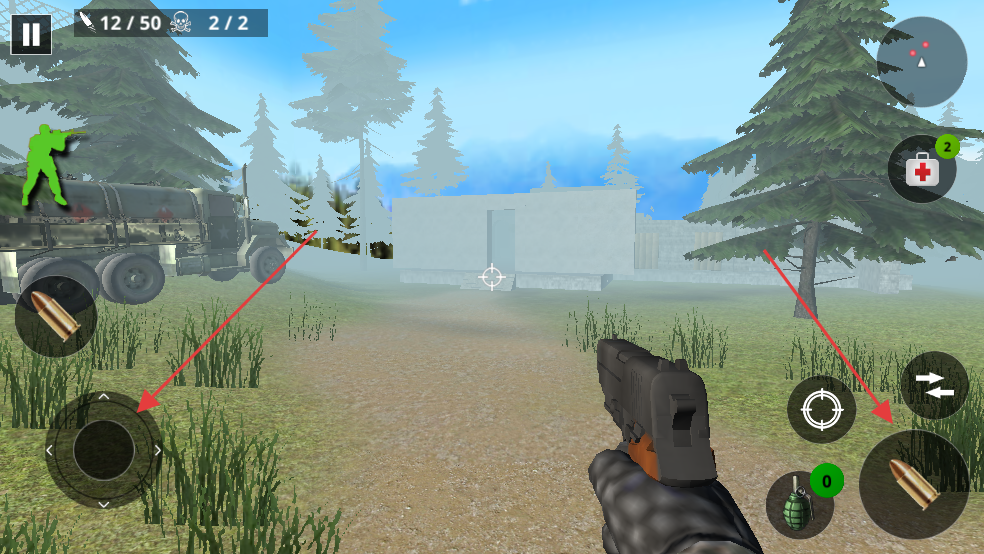This screenshot has width=984, height=554.
Task: Tap the virtual movement joystick
Action: (x=103, y=450)
